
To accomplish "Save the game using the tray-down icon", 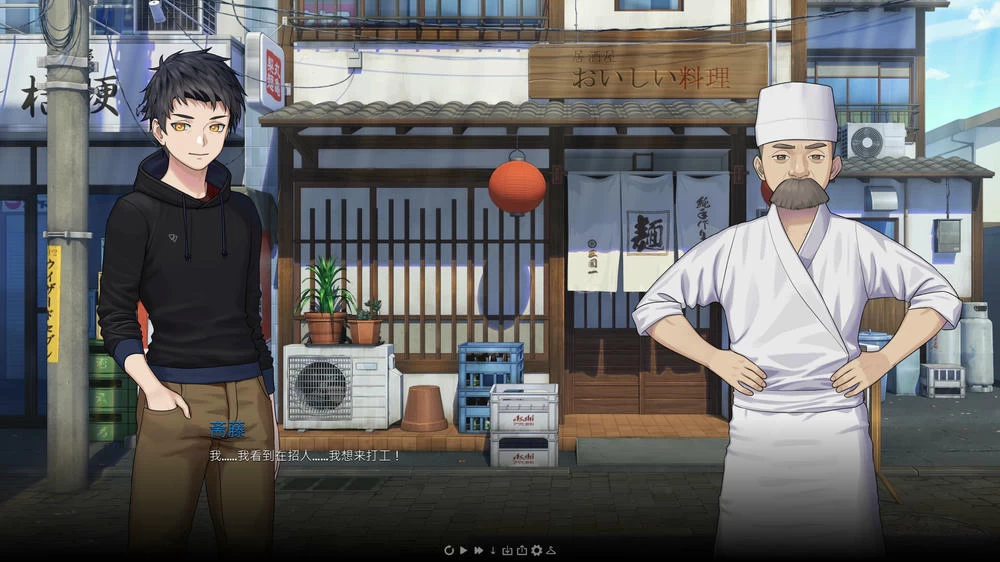I will coord(507,550).
